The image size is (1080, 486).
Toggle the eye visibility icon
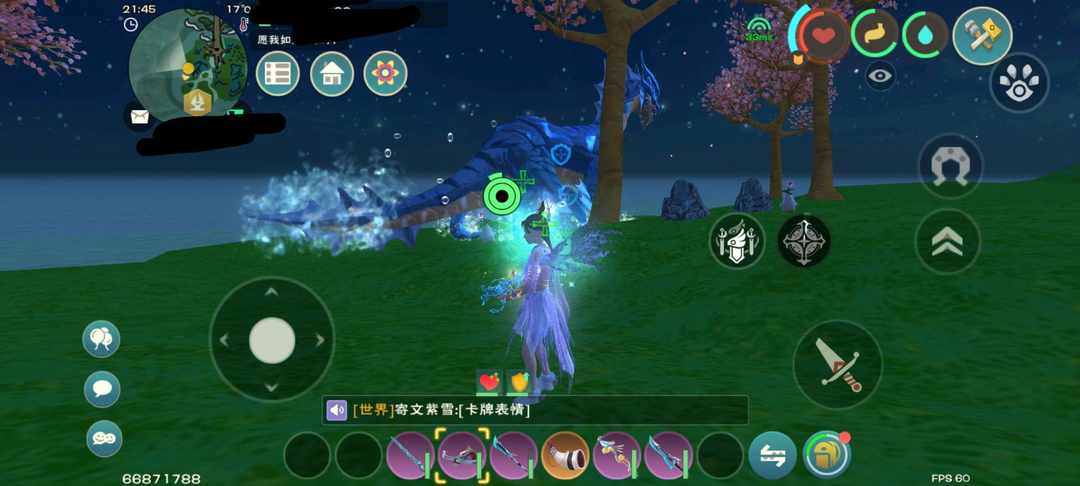880,76
